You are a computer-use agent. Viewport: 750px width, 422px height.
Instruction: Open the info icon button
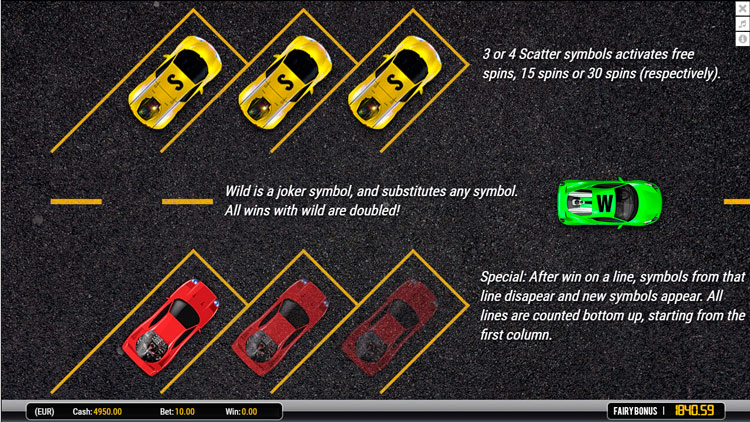pos(742,38)
